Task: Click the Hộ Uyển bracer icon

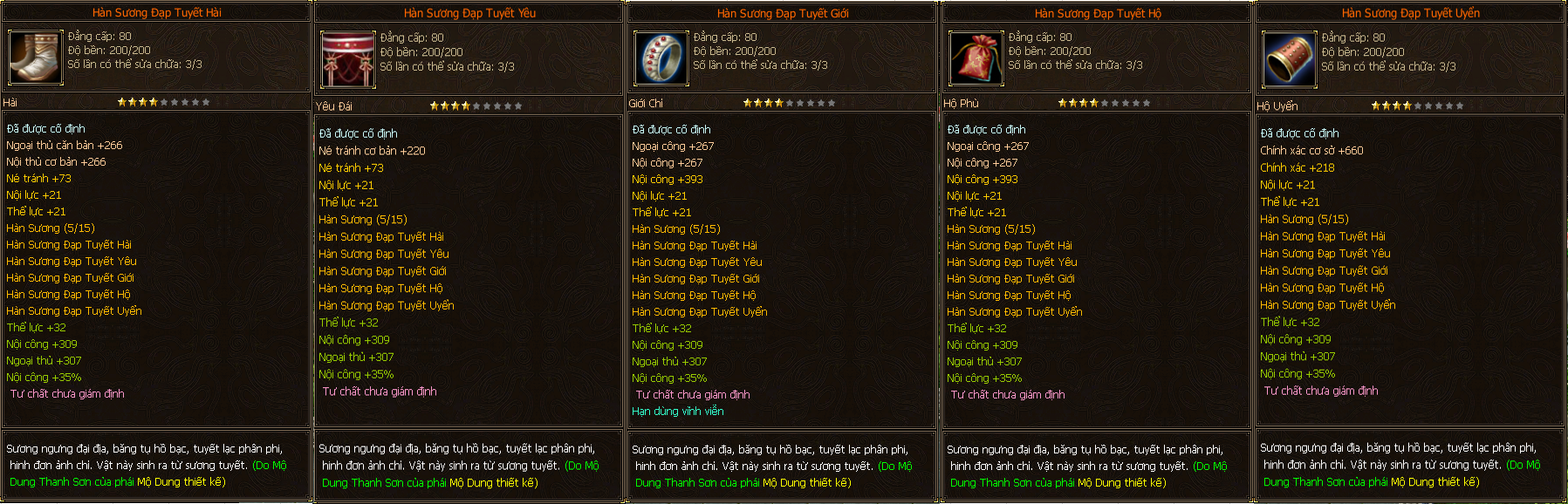Action: click(1289, 59)
